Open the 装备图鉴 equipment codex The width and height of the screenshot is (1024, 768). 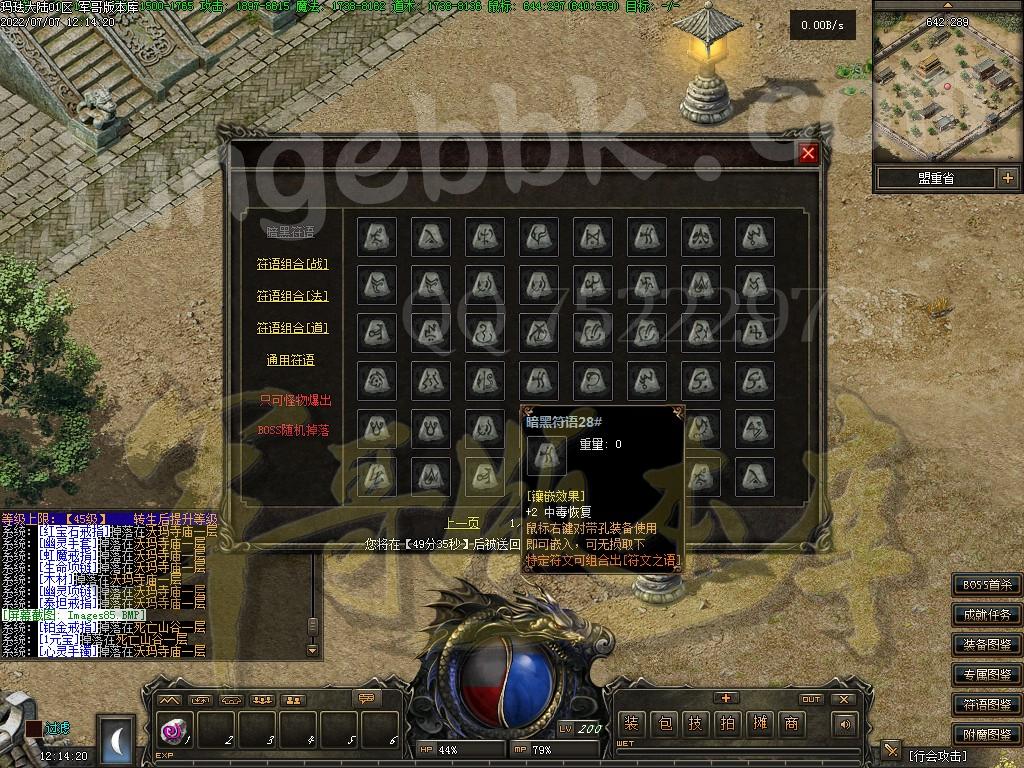pos(987,645)
